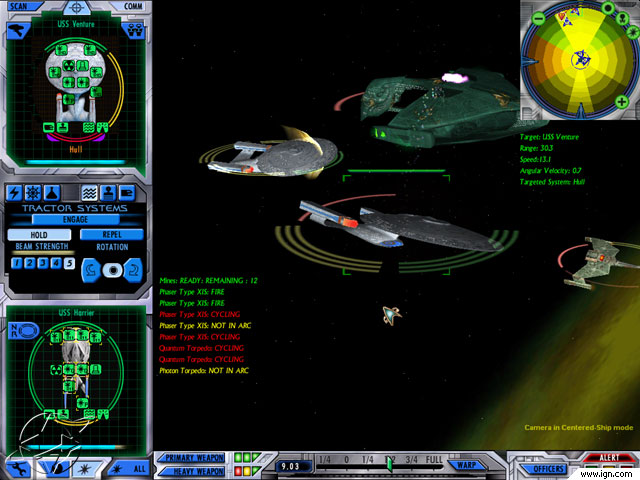Set impulse speed to Full
The width and height of the screenshot is (640, 480).
point(435,459)
